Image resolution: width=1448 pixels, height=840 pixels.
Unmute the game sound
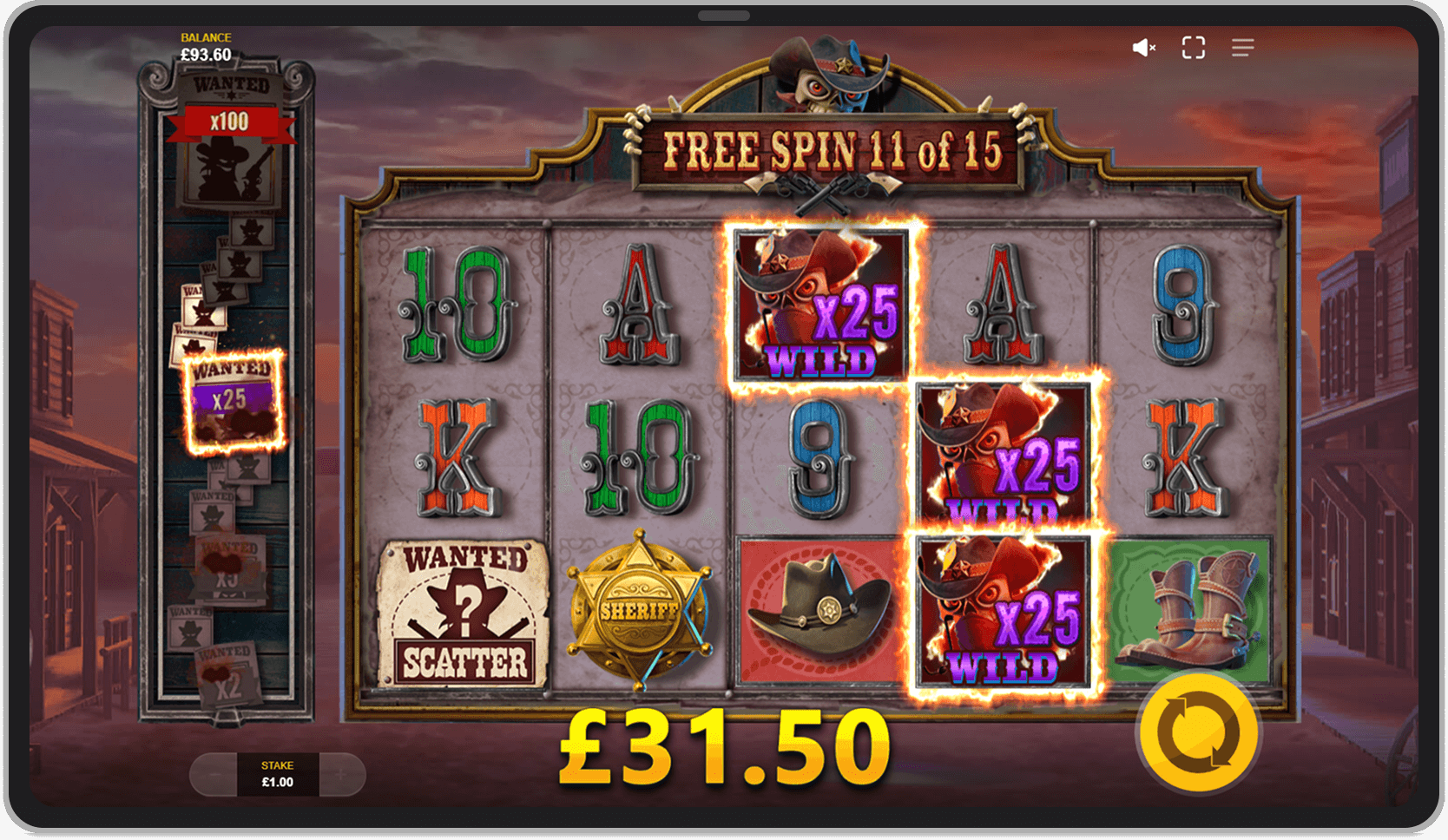(1144, 47)
